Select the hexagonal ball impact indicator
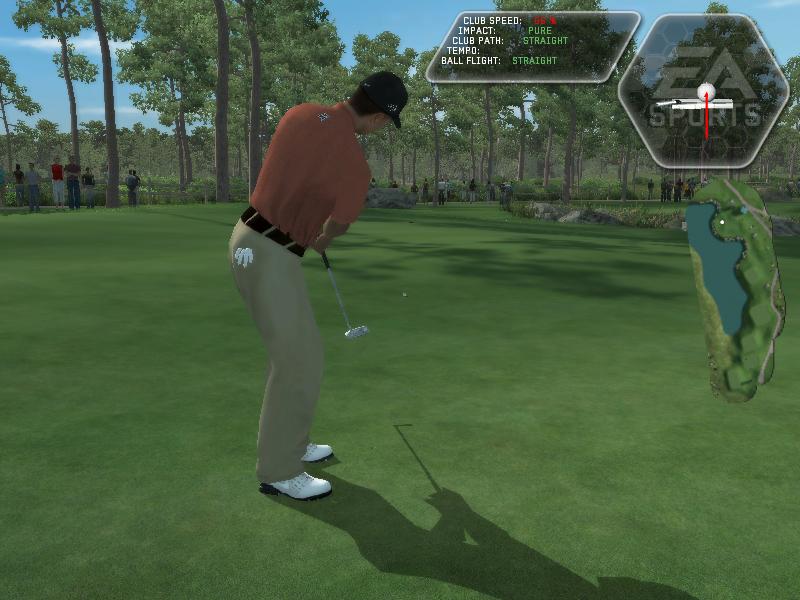Image resolution: width=800 pixels, height=600 pixels. click(703, 92)
